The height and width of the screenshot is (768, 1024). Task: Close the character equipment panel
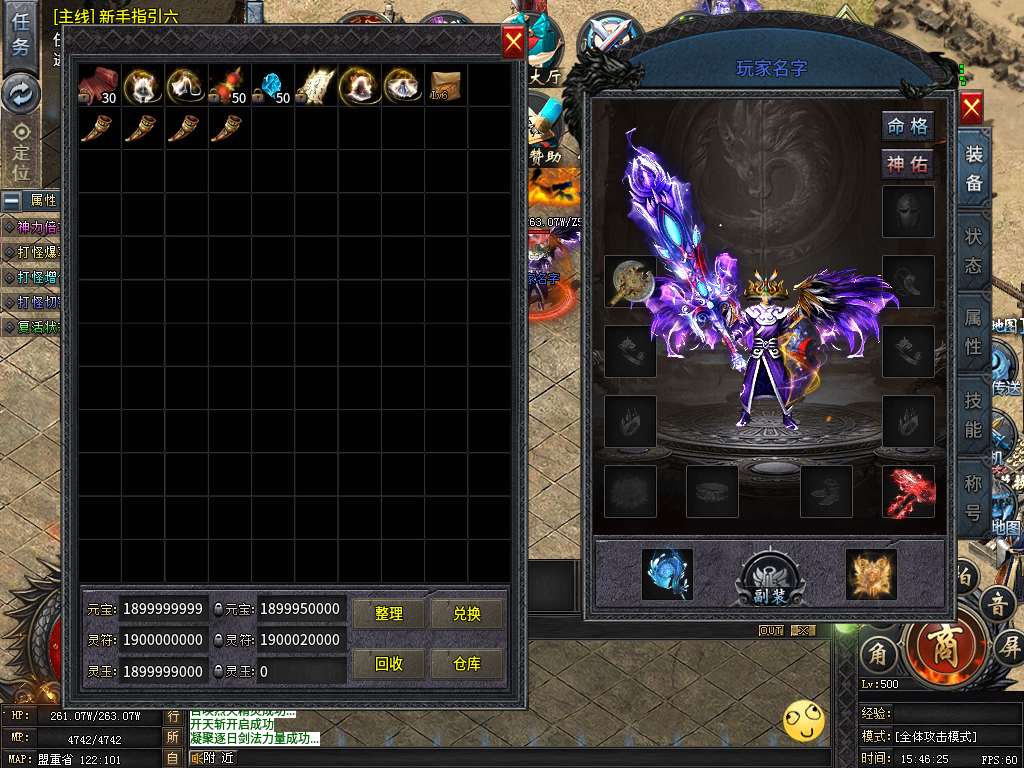(971, 107)
